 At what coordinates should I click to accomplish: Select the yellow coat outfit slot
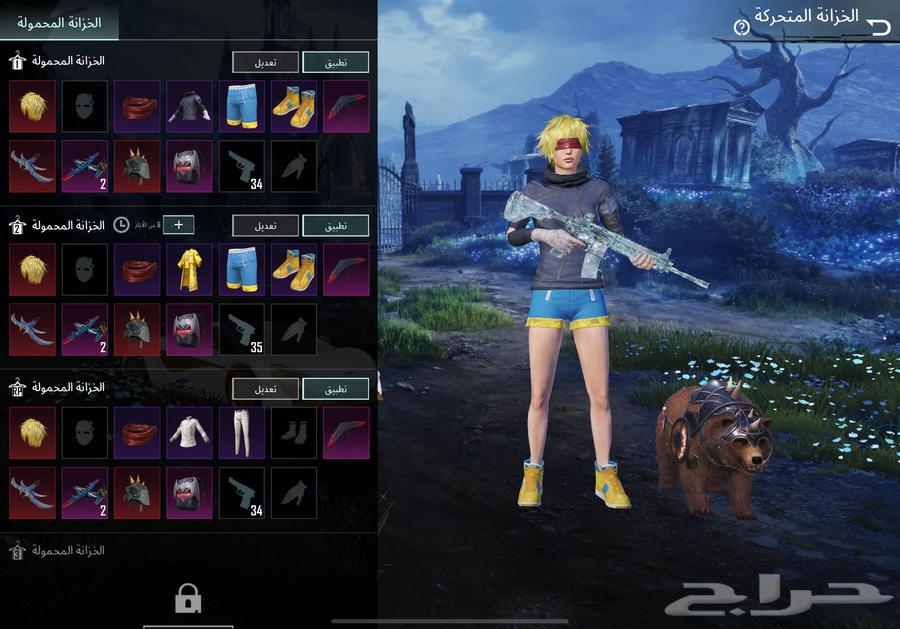(189, 269)
